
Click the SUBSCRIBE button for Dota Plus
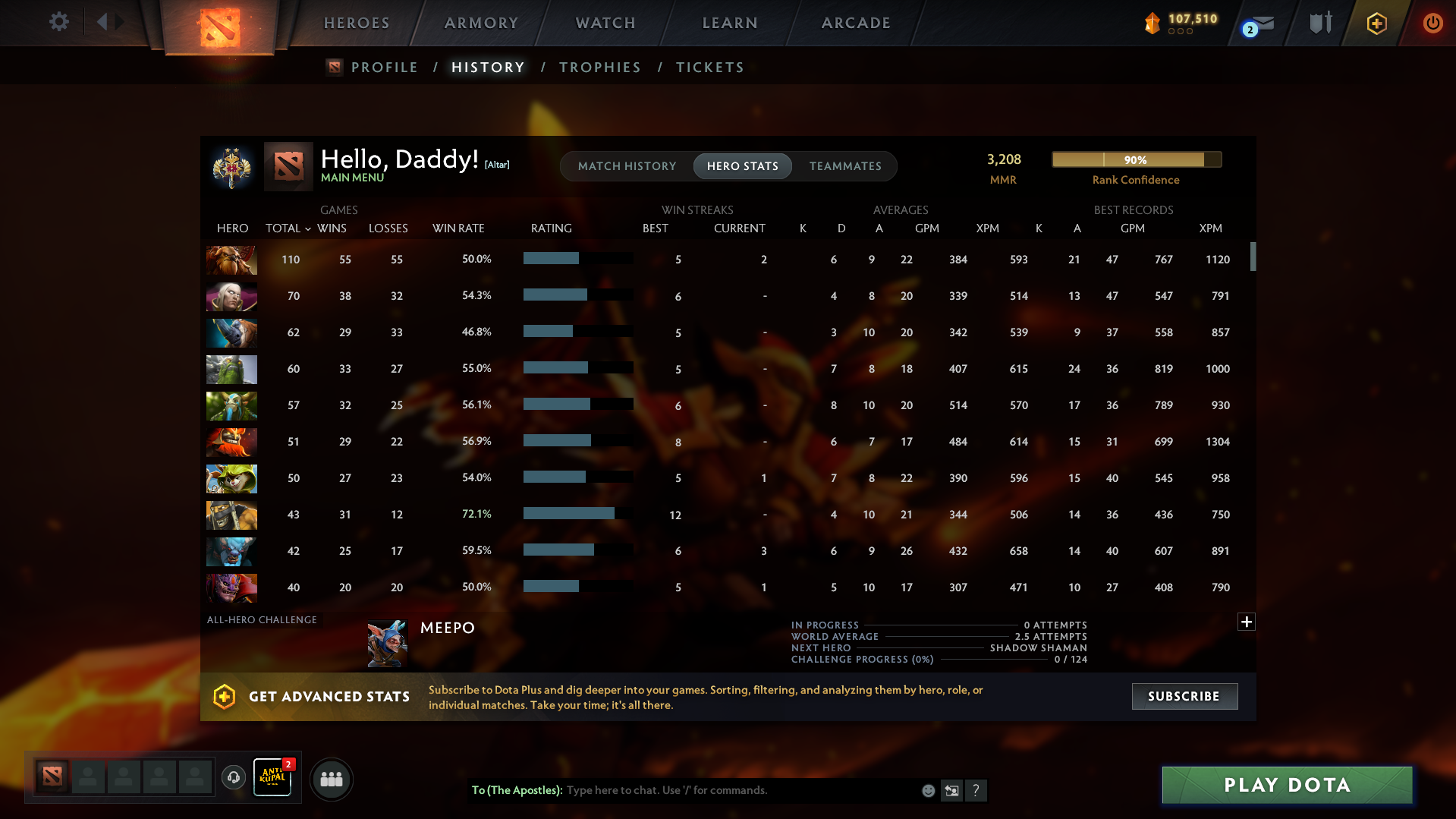click(1184, 696)
